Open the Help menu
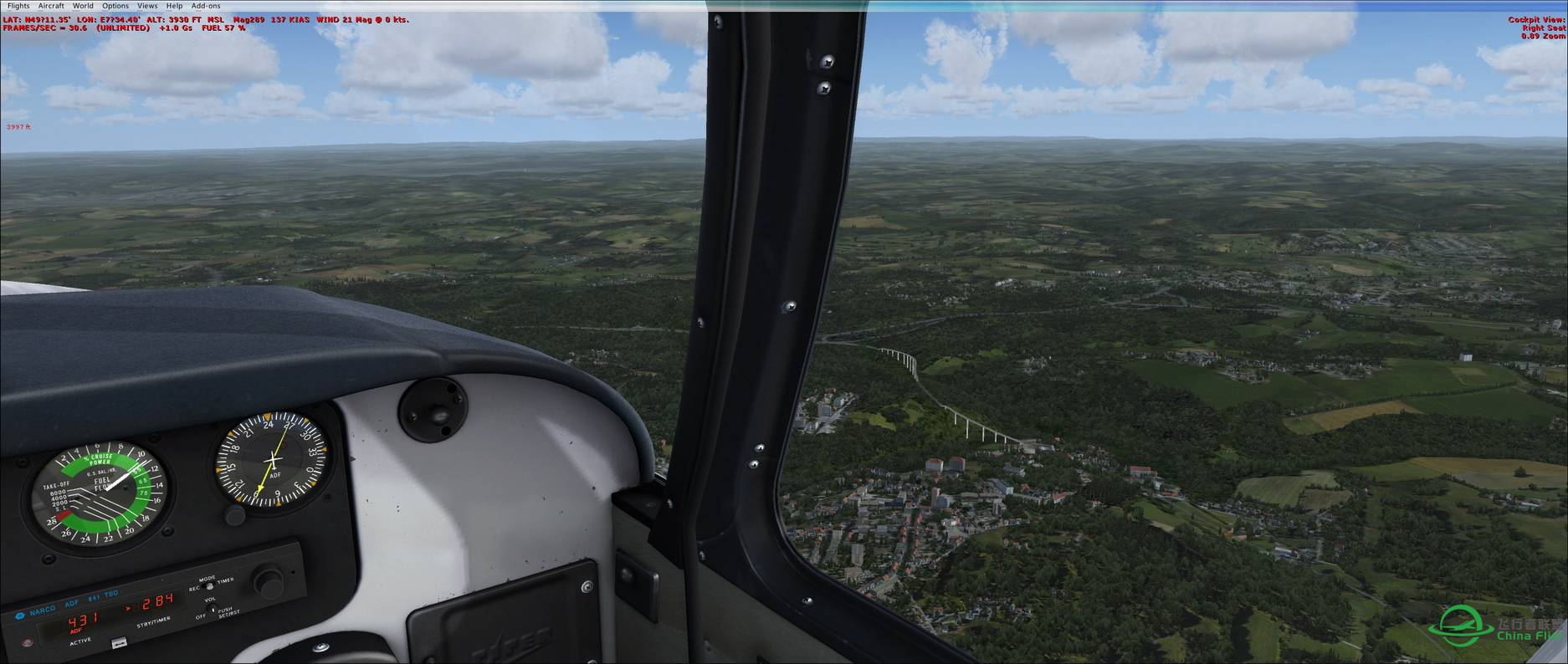Screen dimensions: 1568x664 pos(174,6)
